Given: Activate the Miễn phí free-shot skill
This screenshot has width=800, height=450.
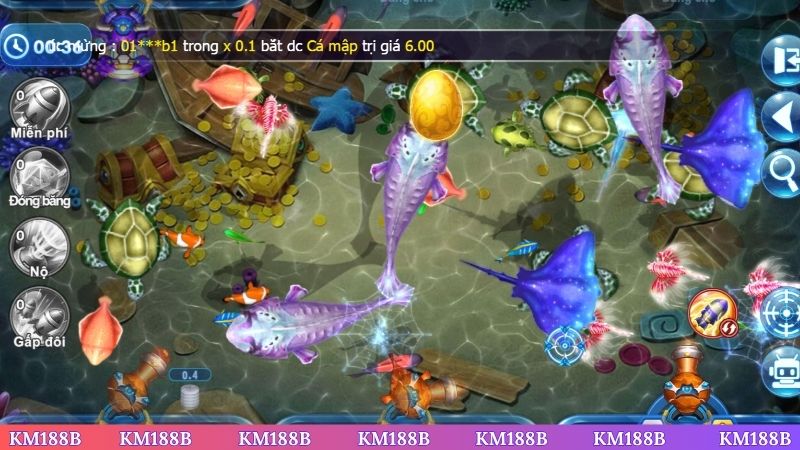Looking at the screenshot, I should coord(37,108).
